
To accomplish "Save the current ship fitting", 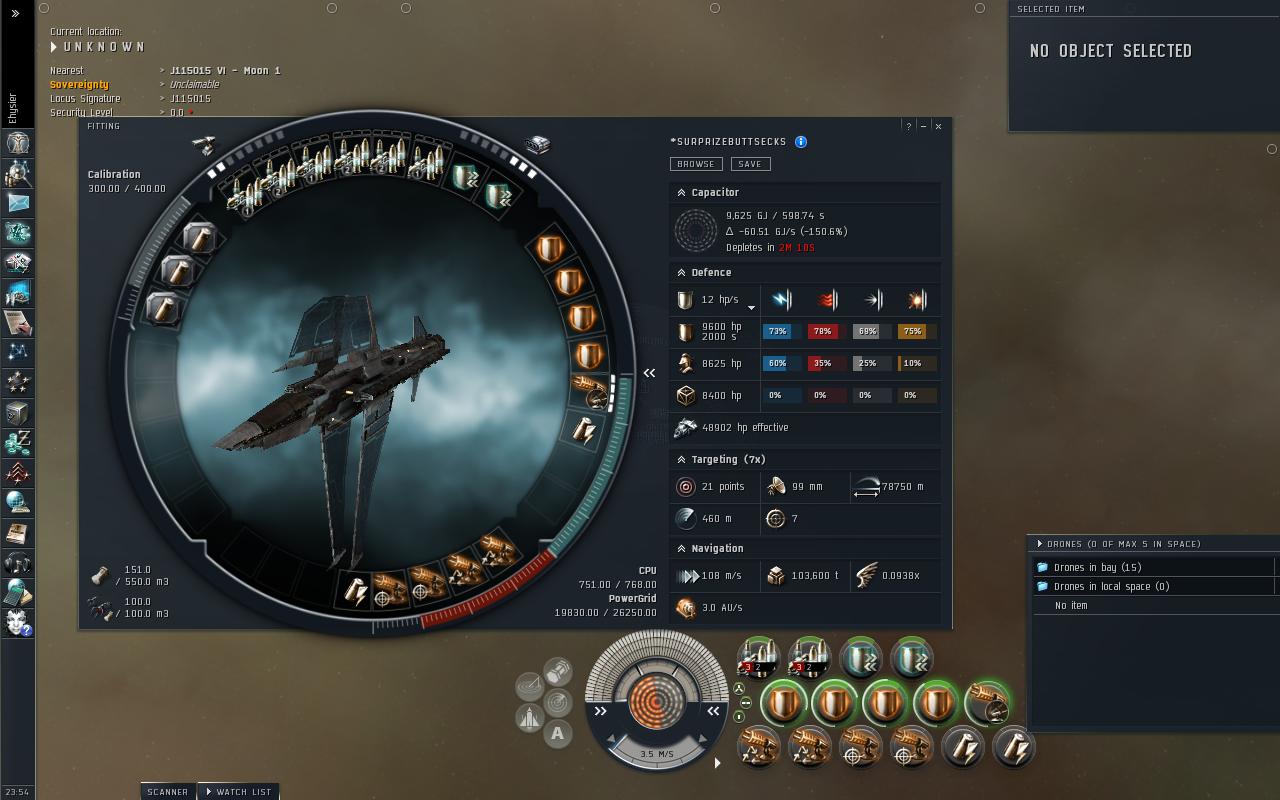I will (x=750, y=164).
